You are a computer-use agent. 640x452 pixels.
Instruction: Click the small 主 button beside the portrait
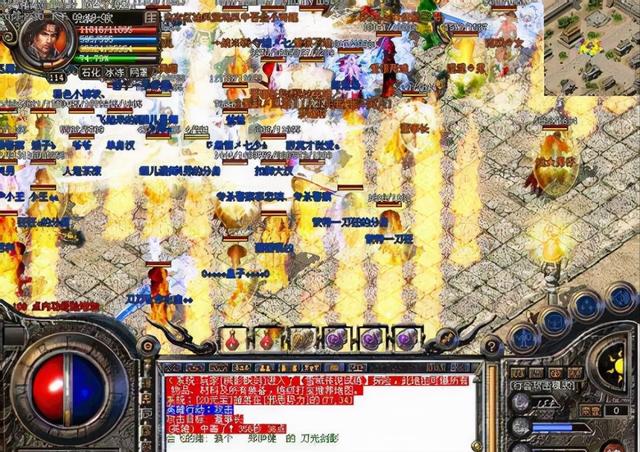point(151,17)
